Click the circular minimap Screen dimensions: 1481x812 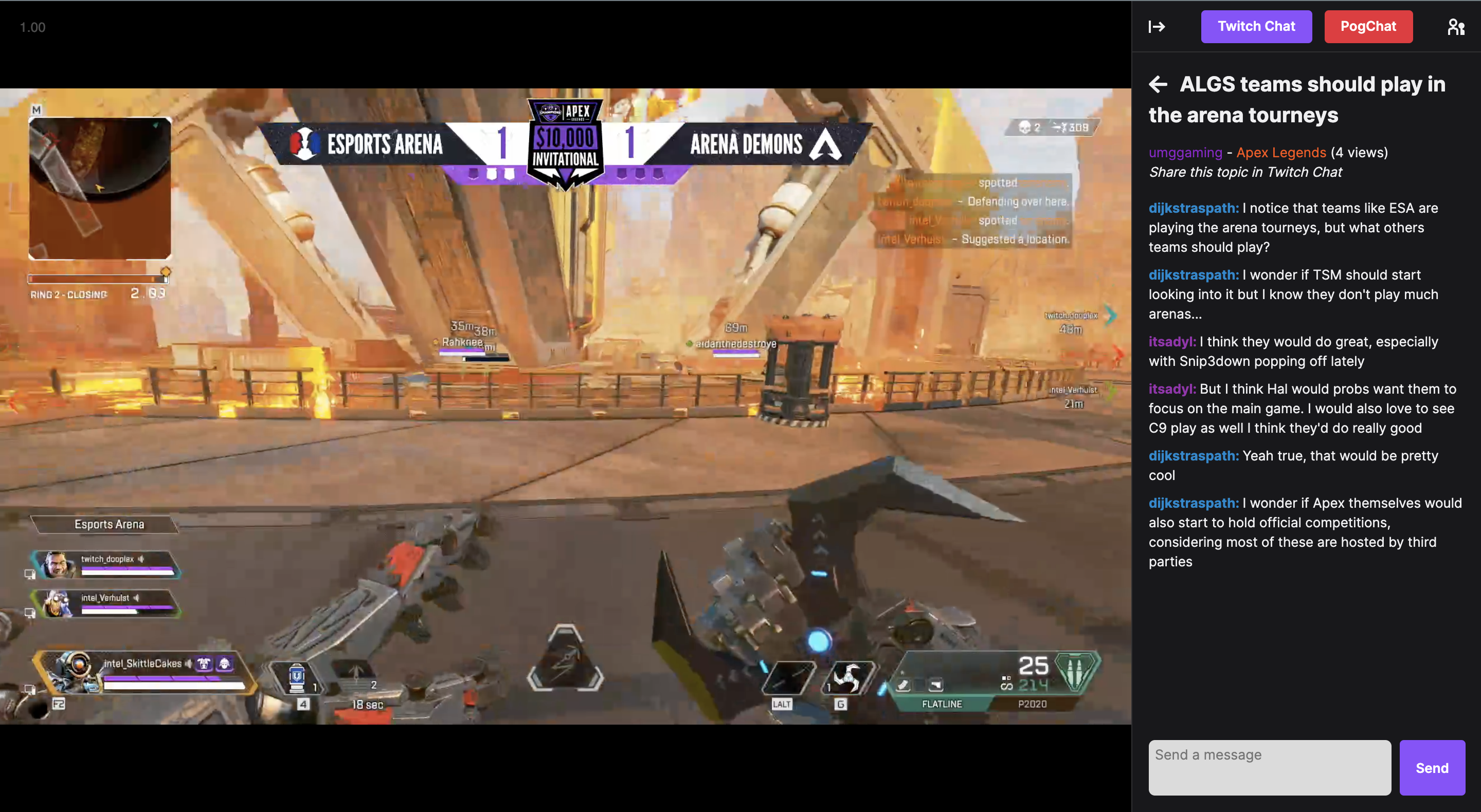(99, 188)
